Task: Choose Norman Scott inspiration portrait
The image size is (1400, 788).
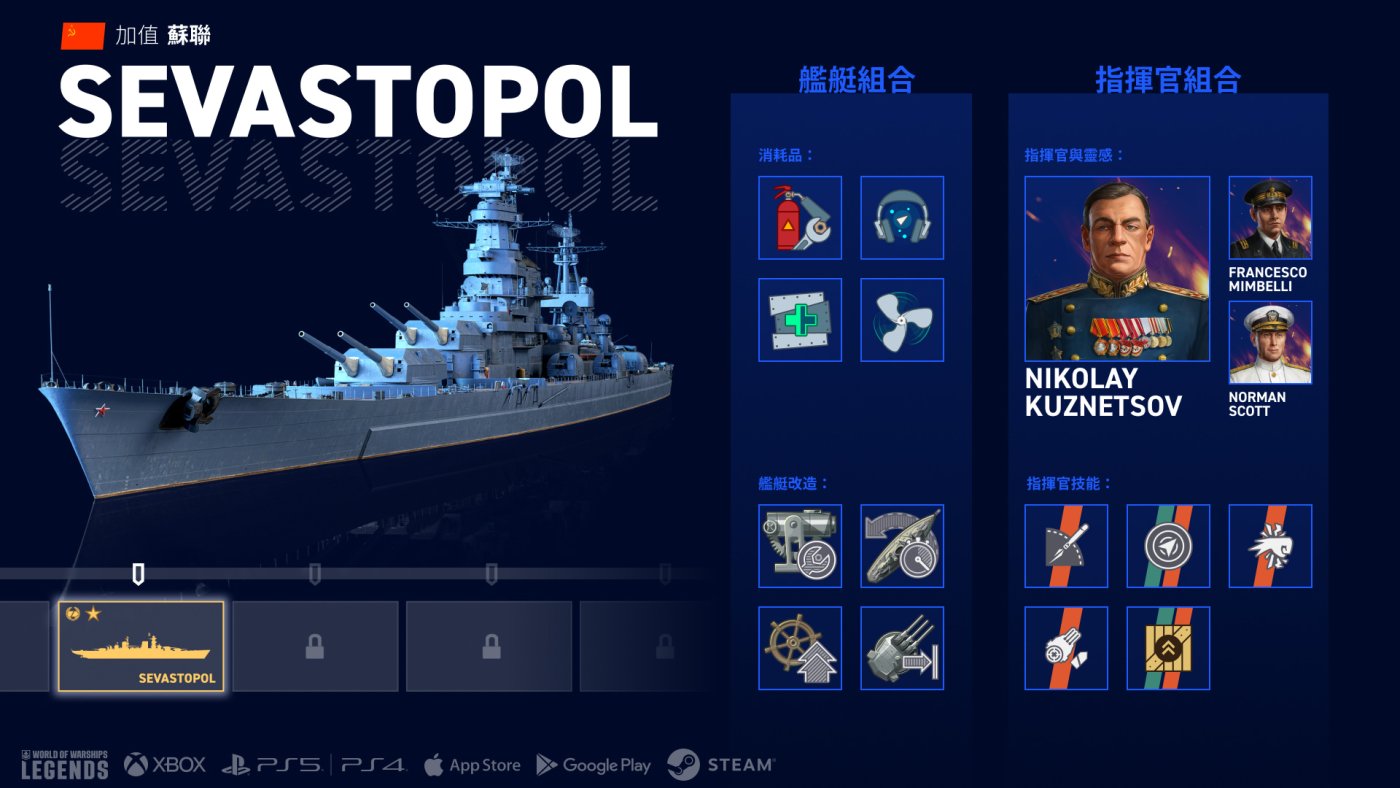Action: coord(1270,343)
